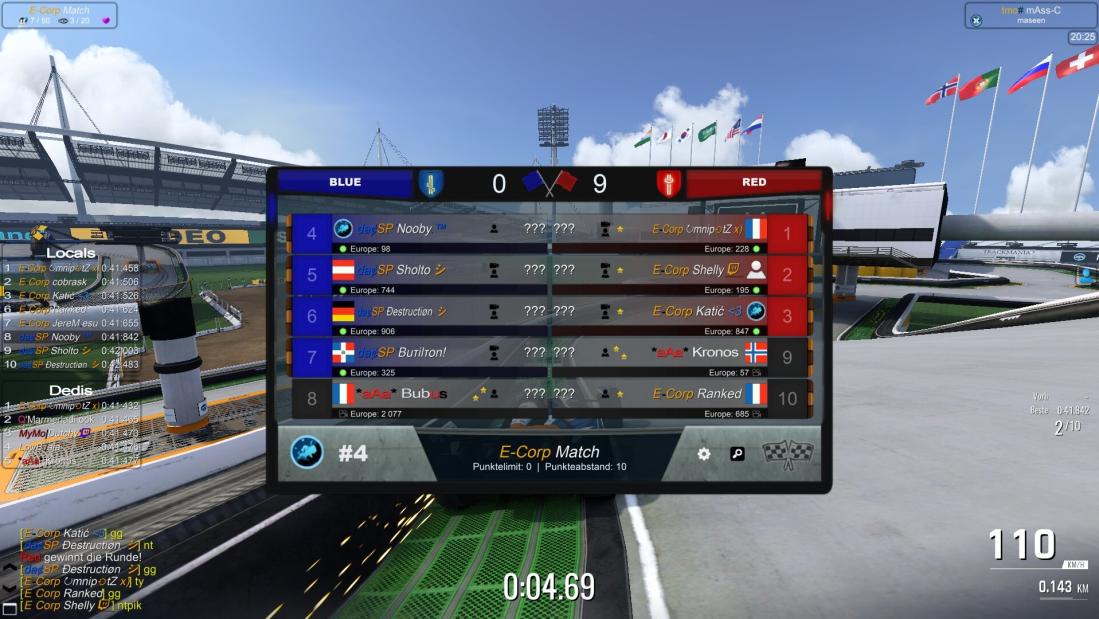Click the magnifier search icon on scoreboard

pyautogui.click(x=737, y=454)
